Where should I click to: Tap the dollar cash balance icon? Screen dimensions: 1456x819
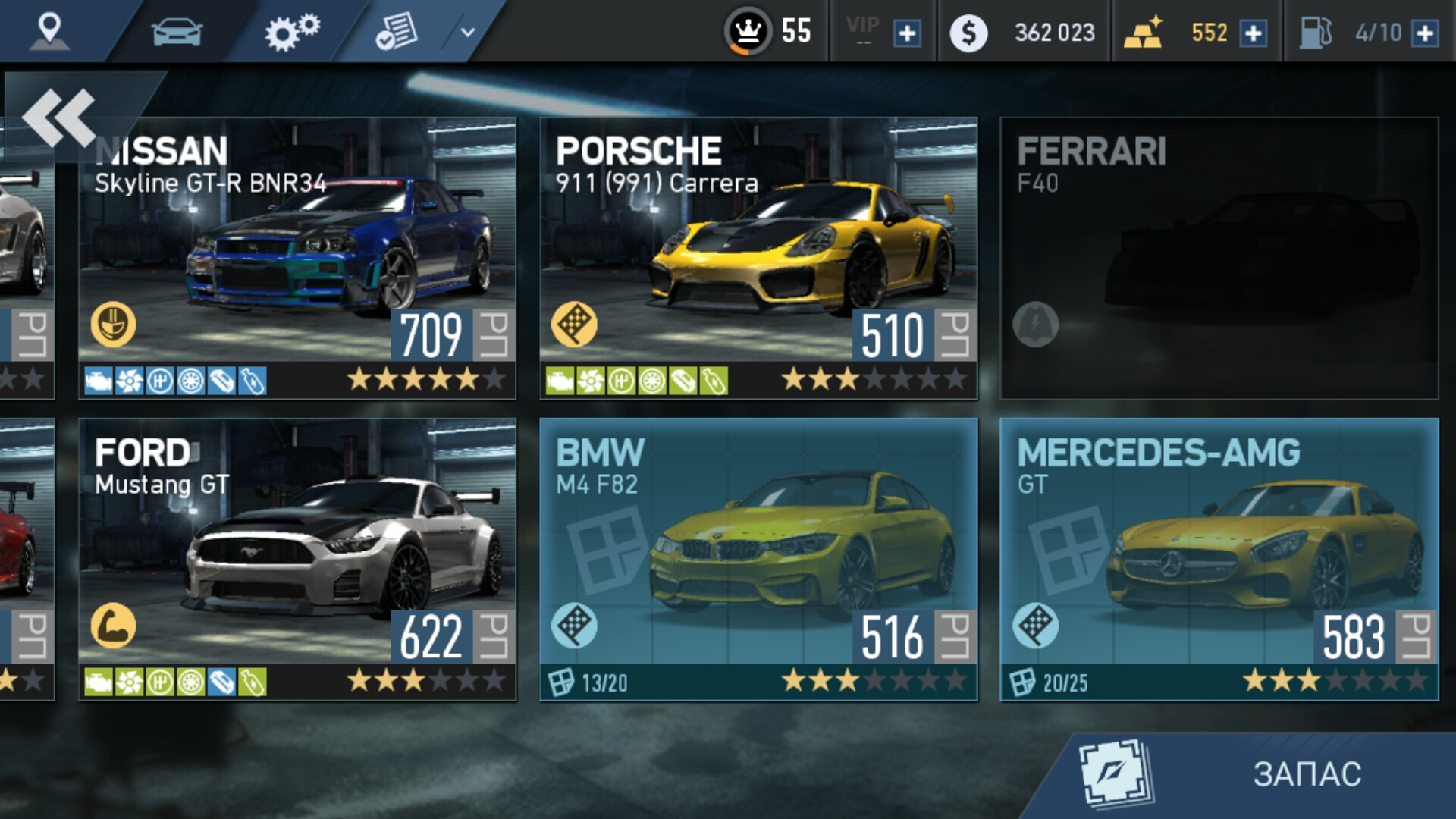point(968,33)
